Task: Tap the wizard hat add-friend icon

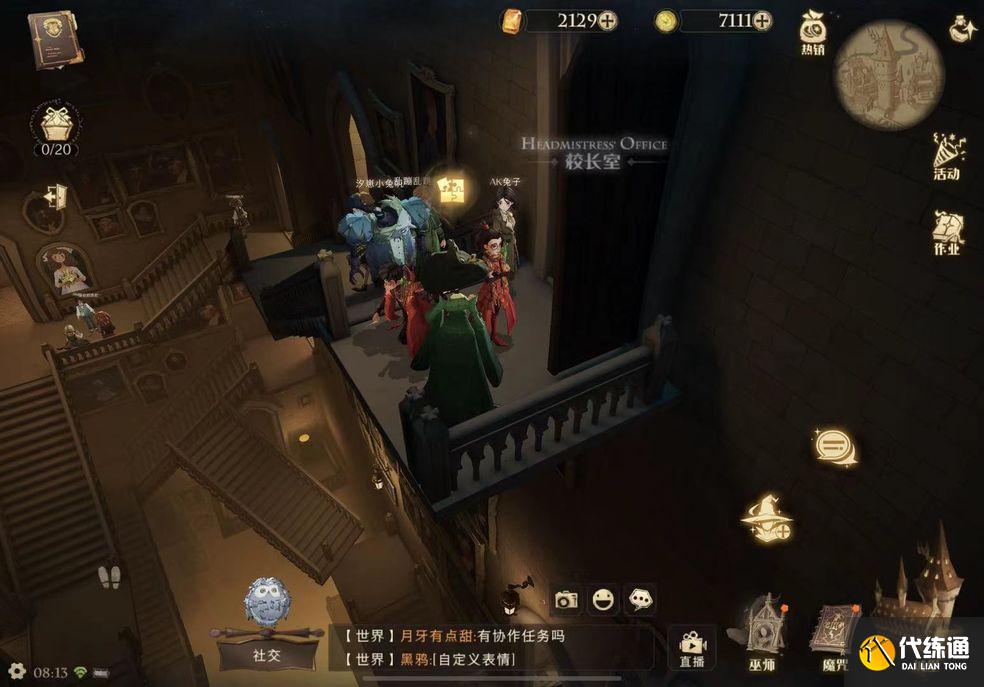Action: 767,519
